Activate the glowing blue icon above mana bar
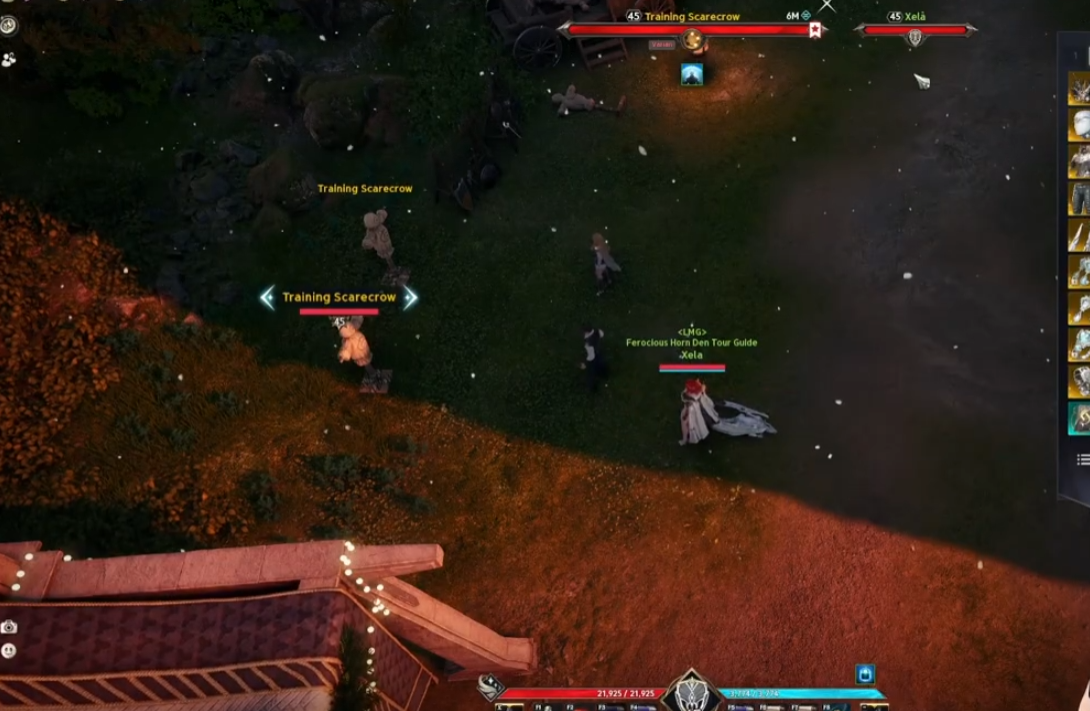 point(865,674)
